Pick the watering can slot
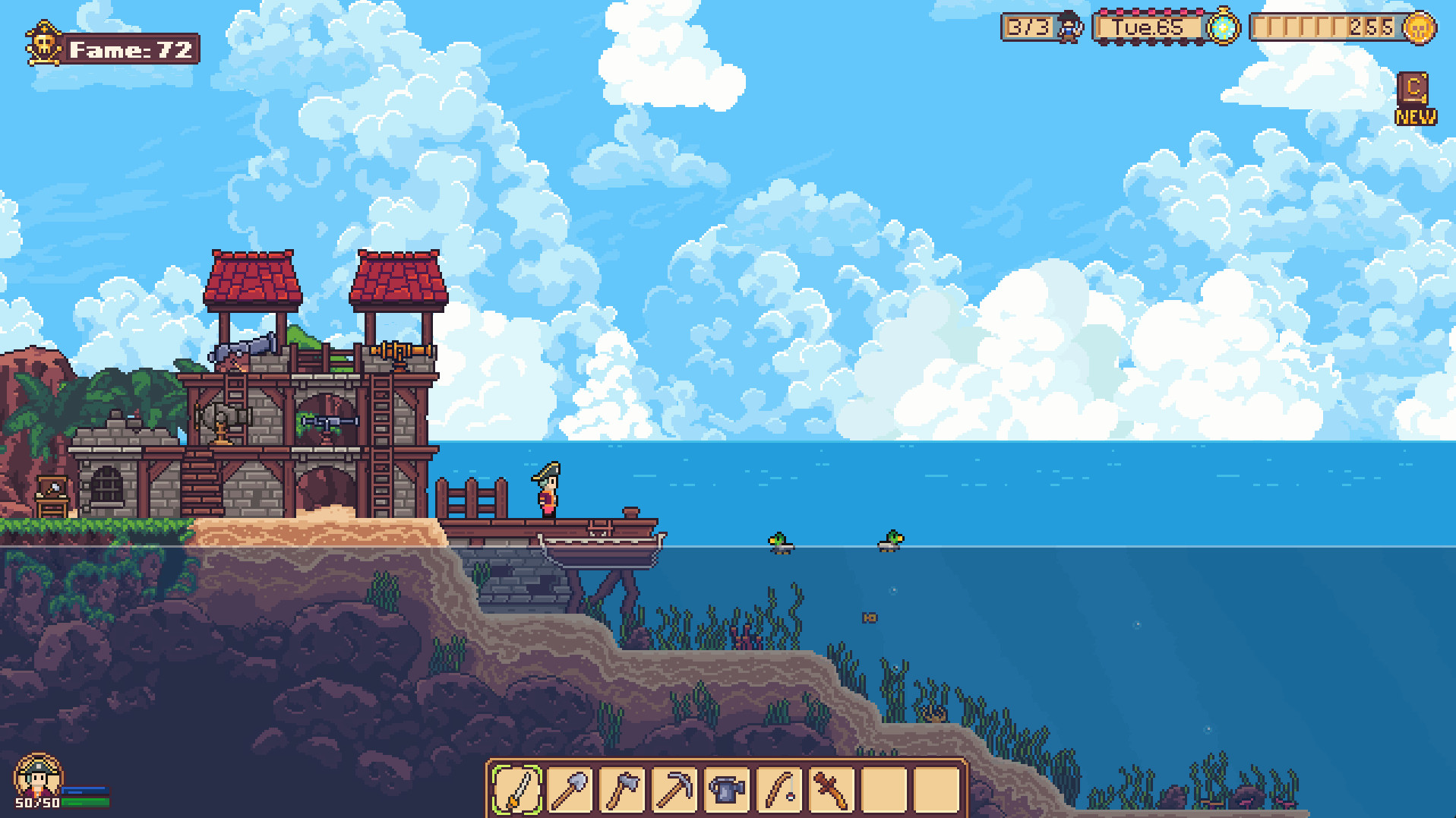This screenshot has width=1456, height=818. tap(727, 790)
